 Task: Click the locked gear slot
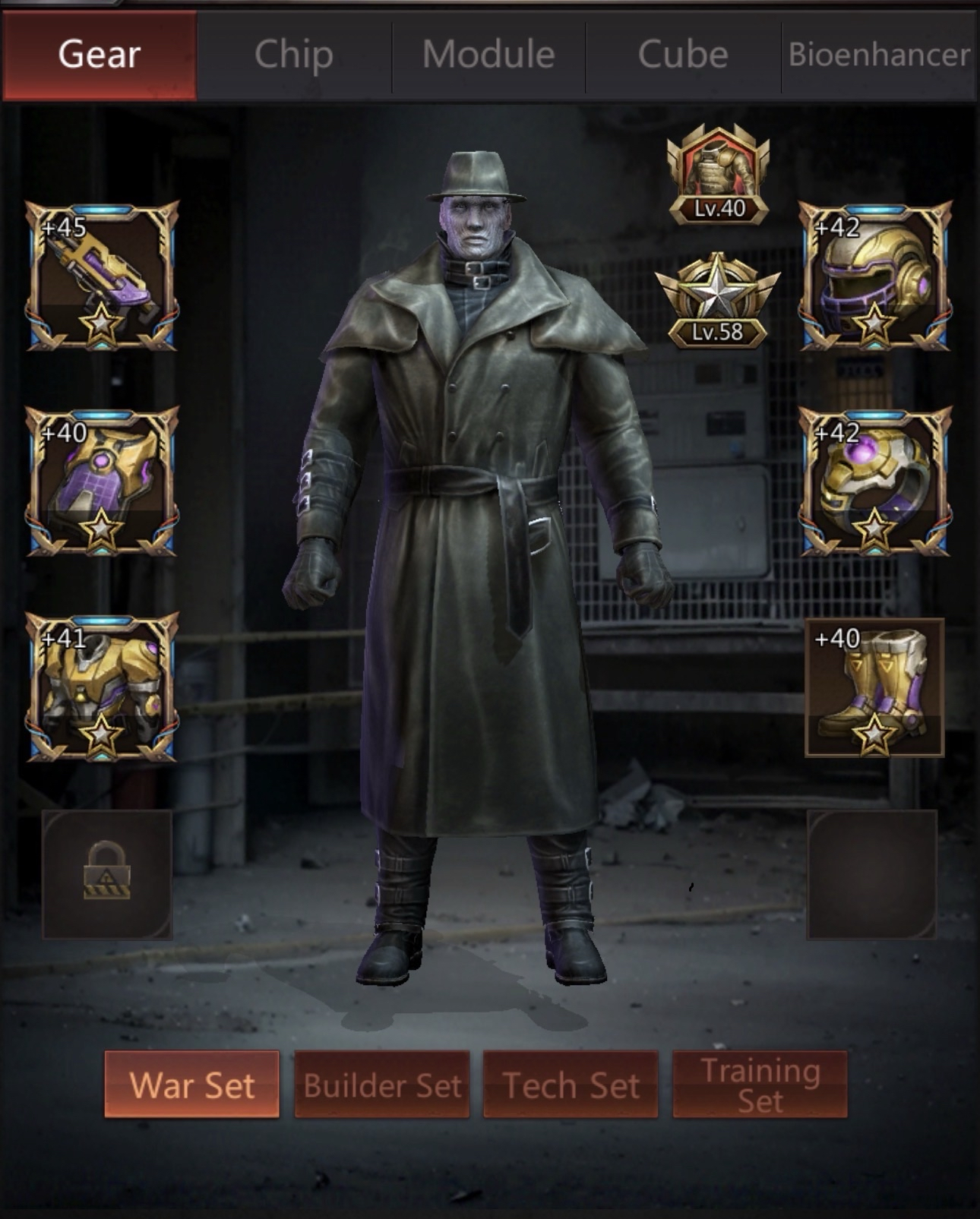pyautogui.click(x=107, y=873)
